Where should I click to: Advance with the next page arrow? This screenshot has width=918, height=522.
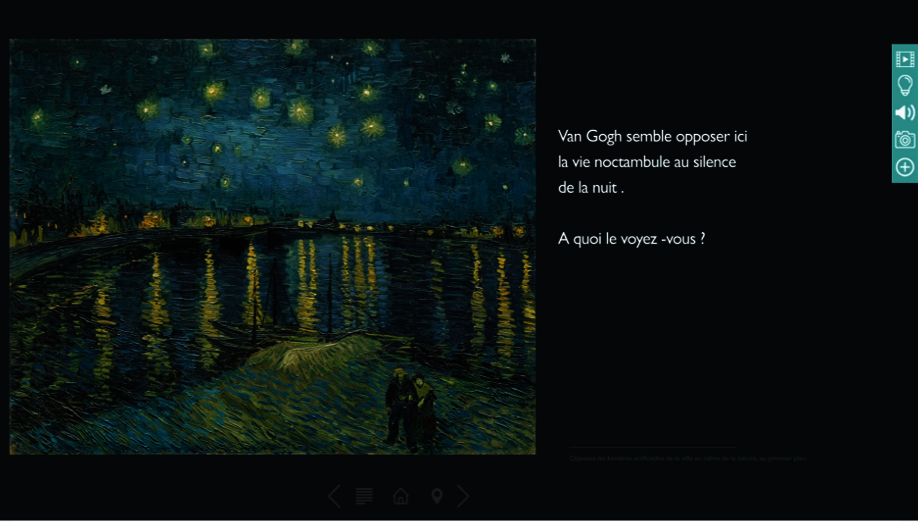(x=464, y=496)
